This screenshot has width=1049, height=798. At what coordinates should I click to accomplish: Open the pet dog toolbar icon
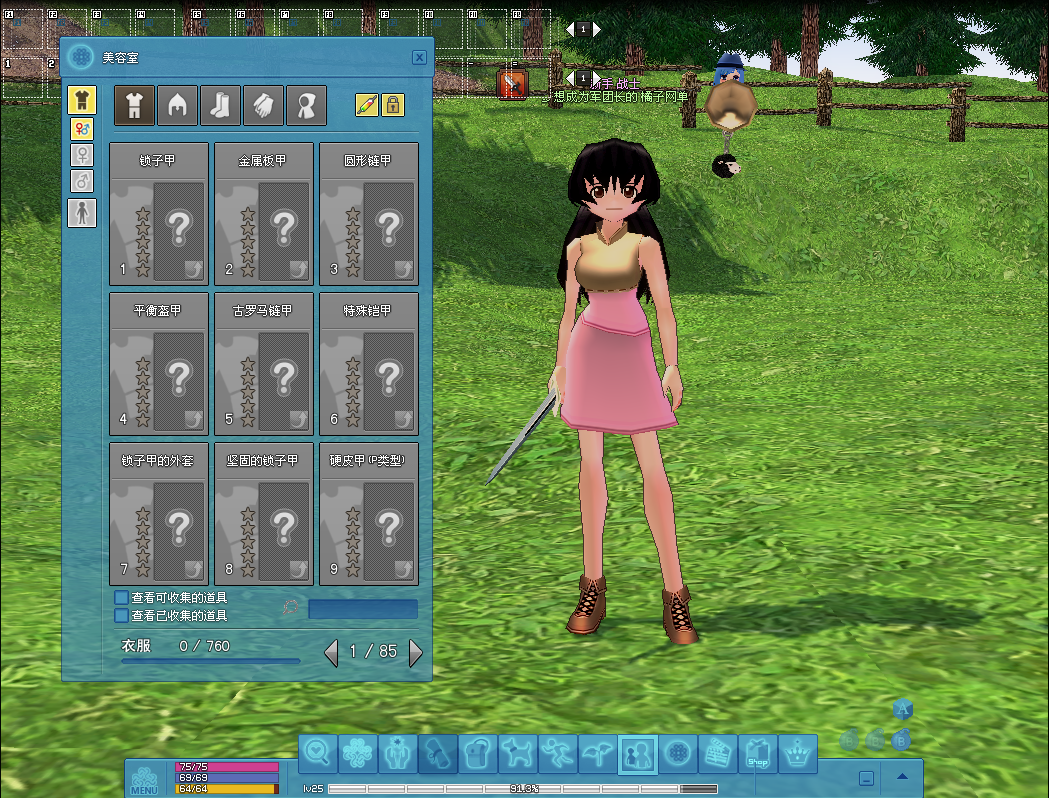click(x=518, y=753)
